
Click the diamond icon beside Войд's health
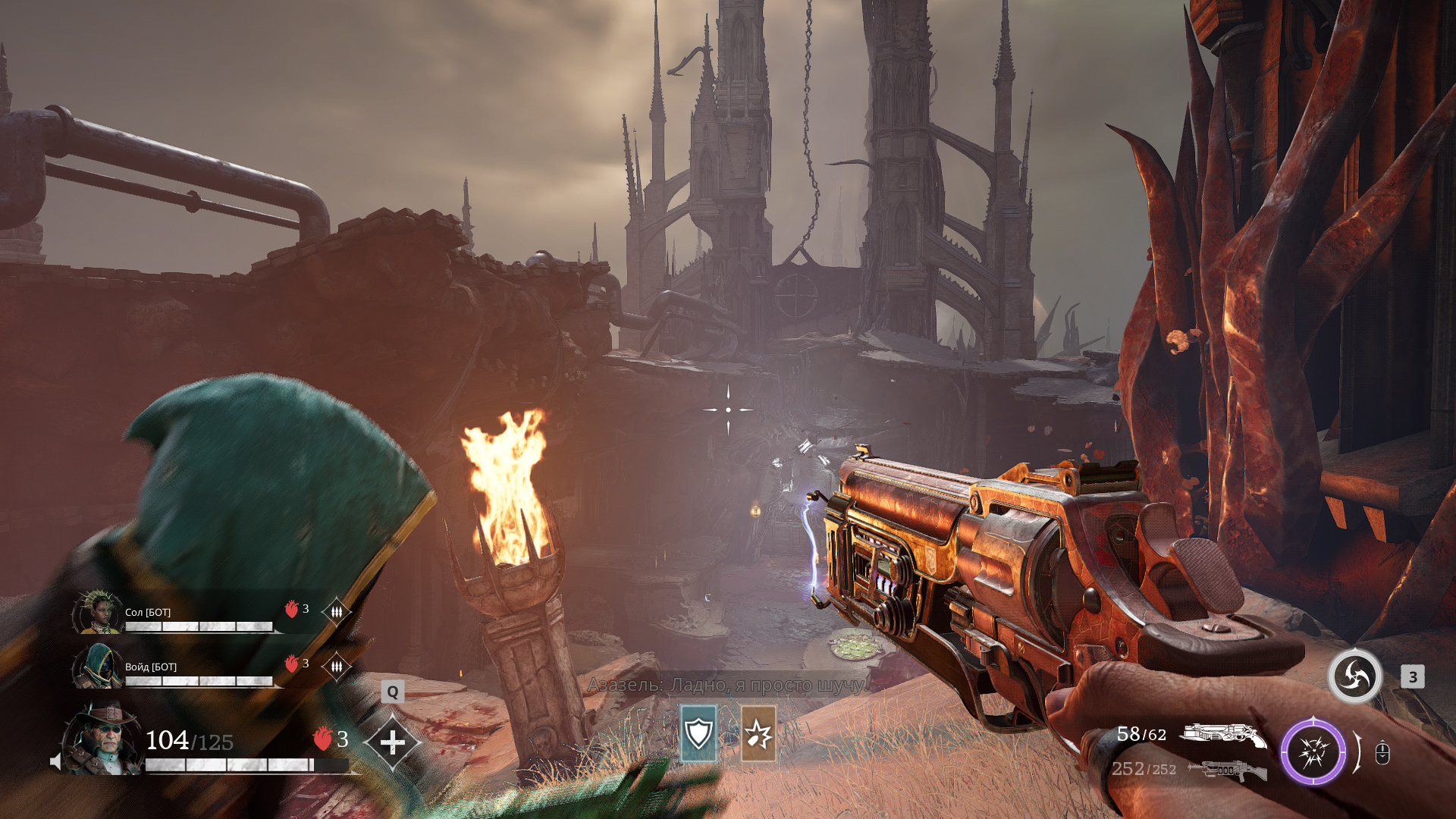click(x=336, y=666)
